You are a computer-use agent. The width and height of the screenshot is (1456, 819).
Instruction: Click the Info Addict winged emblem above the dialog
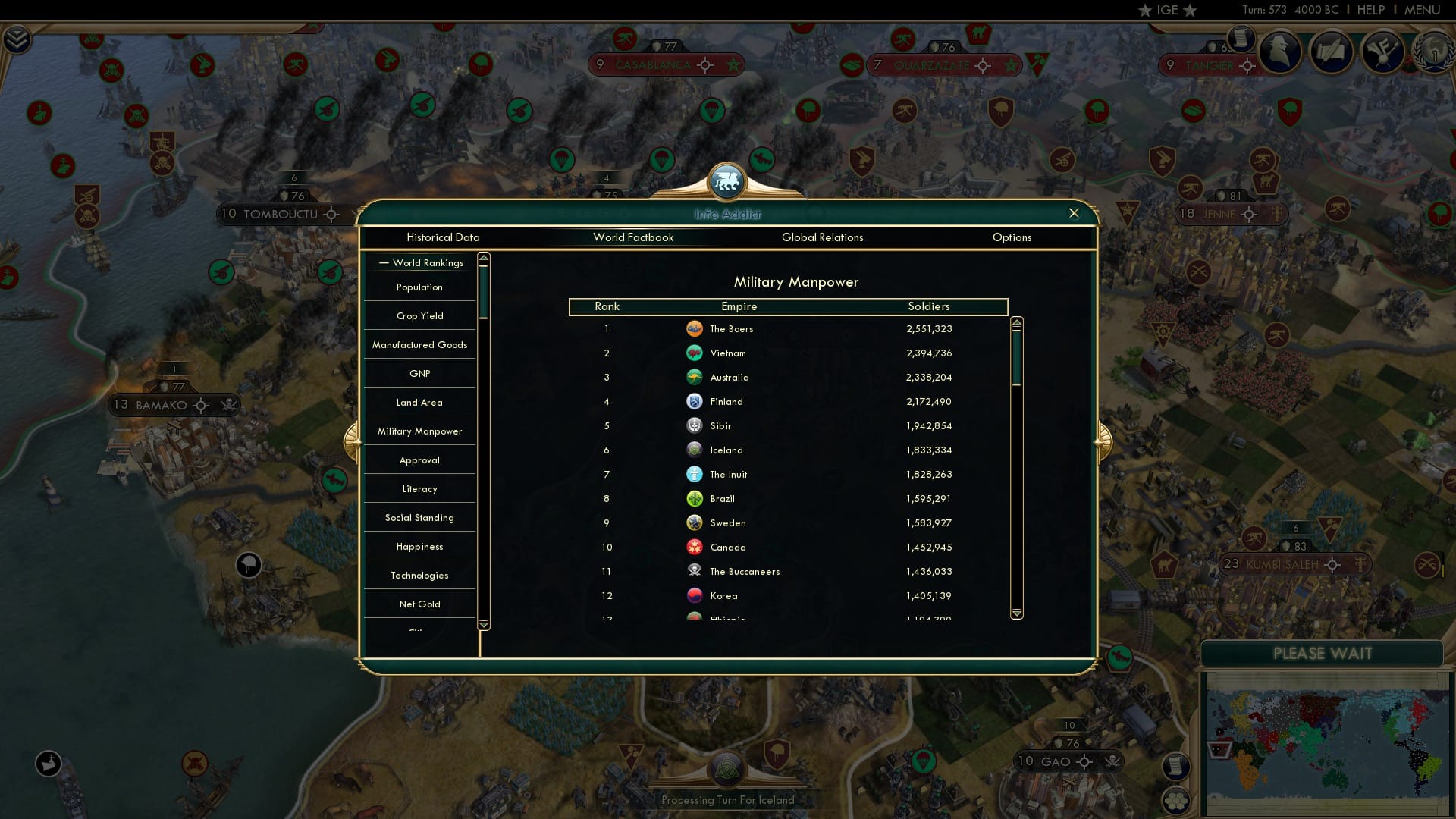[726, 181]
